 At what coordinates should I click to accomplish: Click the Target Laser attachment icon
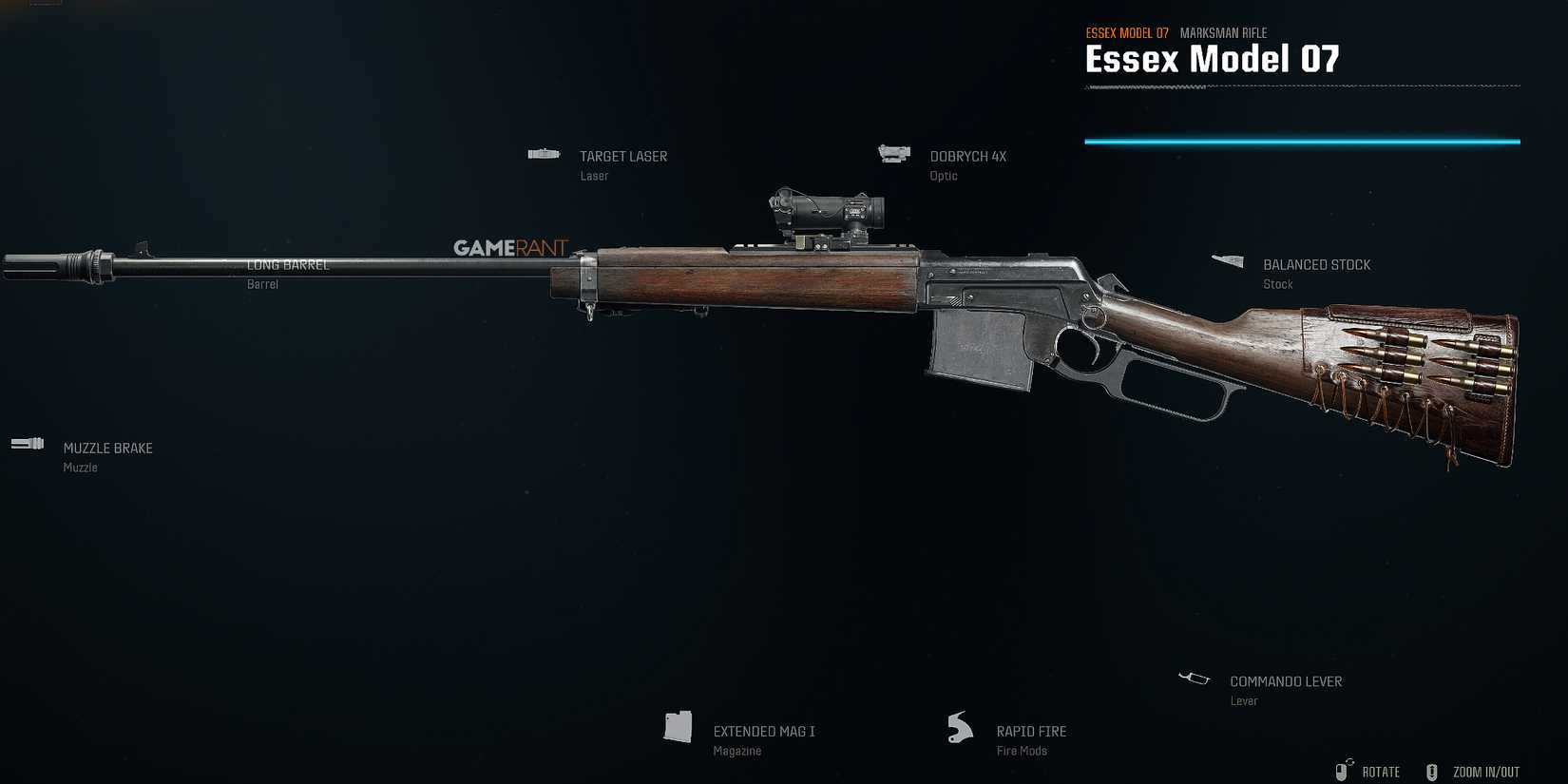click(x=543, y=153)
